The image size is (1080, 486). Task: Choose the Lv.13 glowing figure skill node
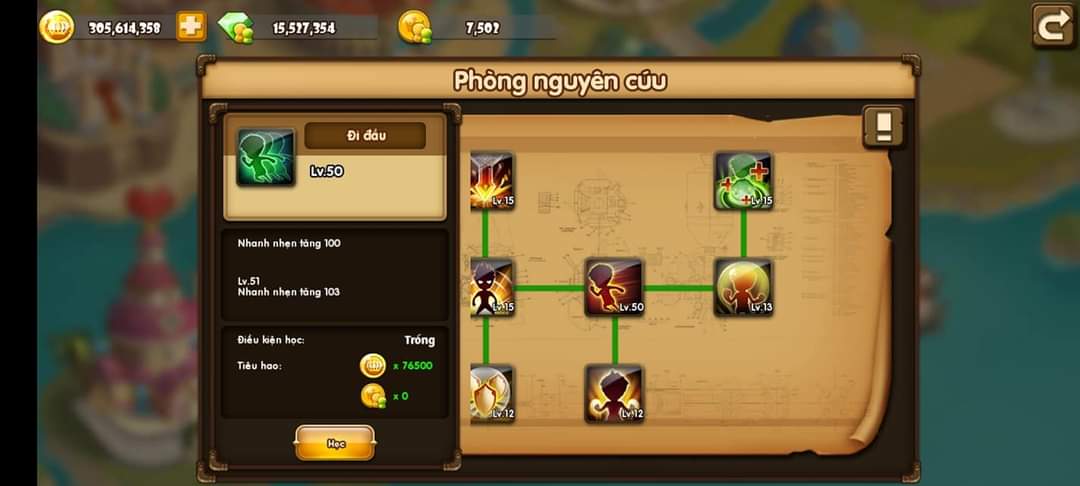pyautogui.click(x=743, y=288)
